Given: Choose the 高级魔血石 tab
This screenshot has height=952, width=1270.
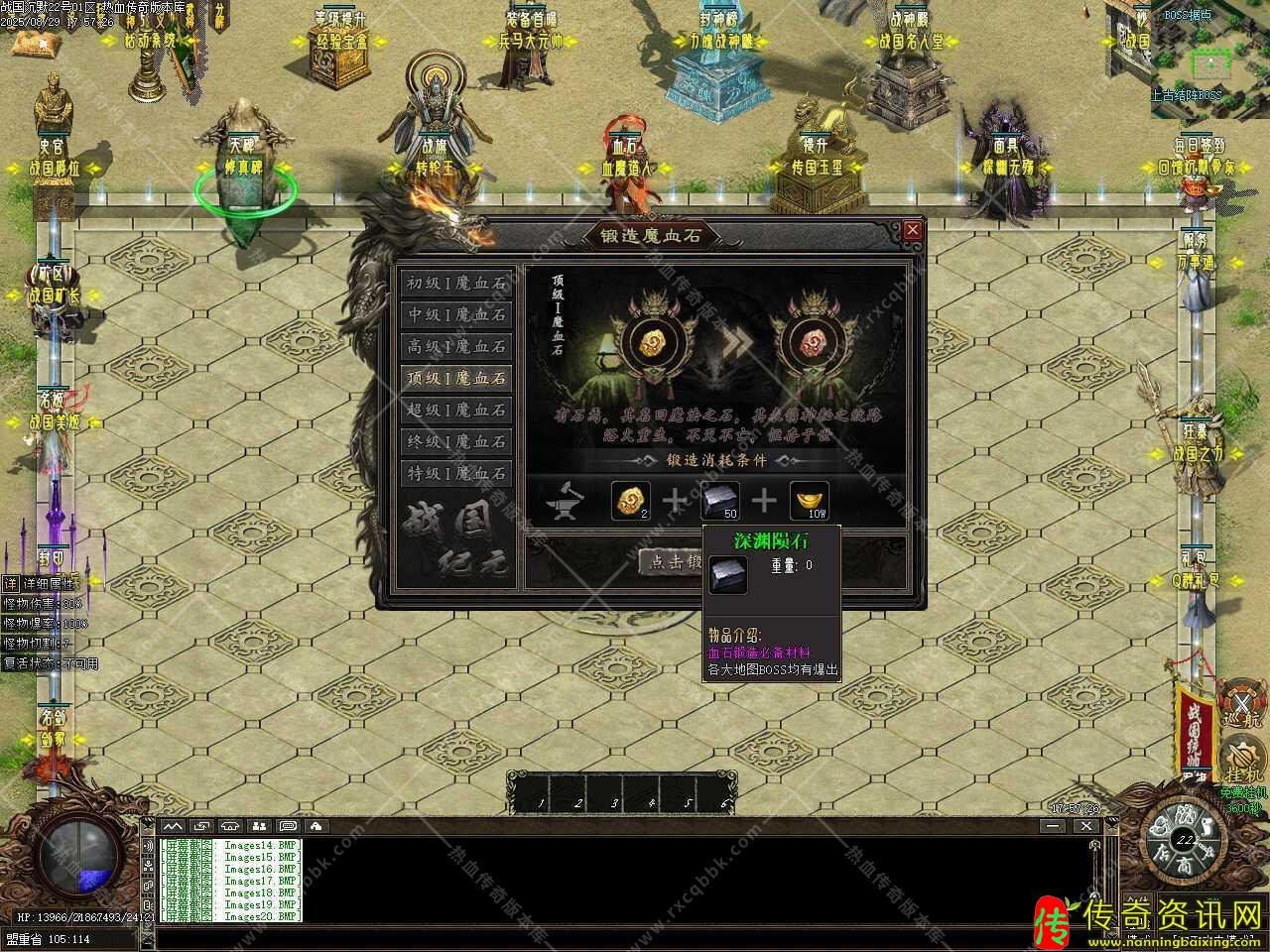Looking at the screenshot, I should pos(456,346).
